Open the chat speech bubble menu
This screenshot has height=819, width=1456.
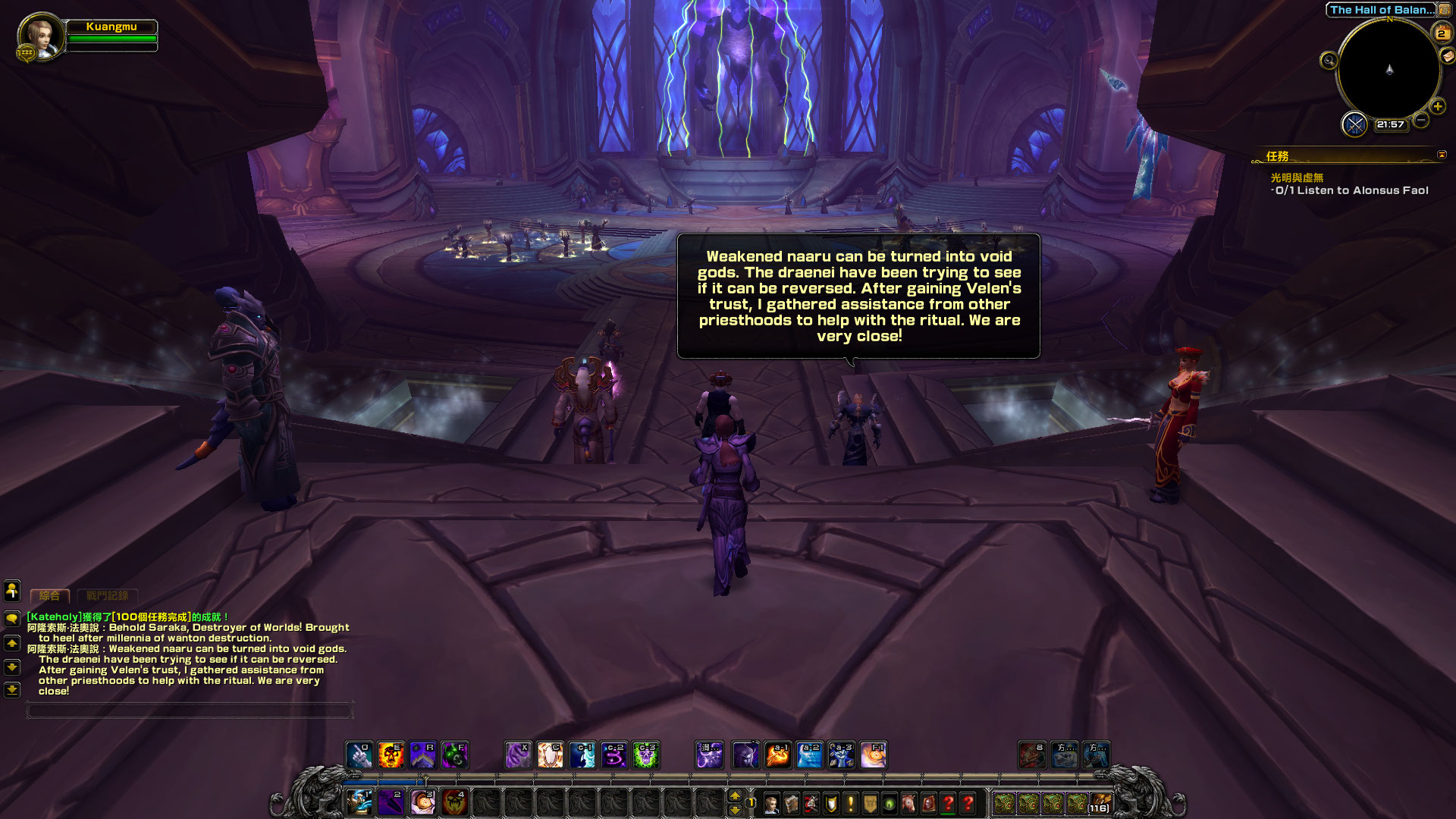click(12, 619)
